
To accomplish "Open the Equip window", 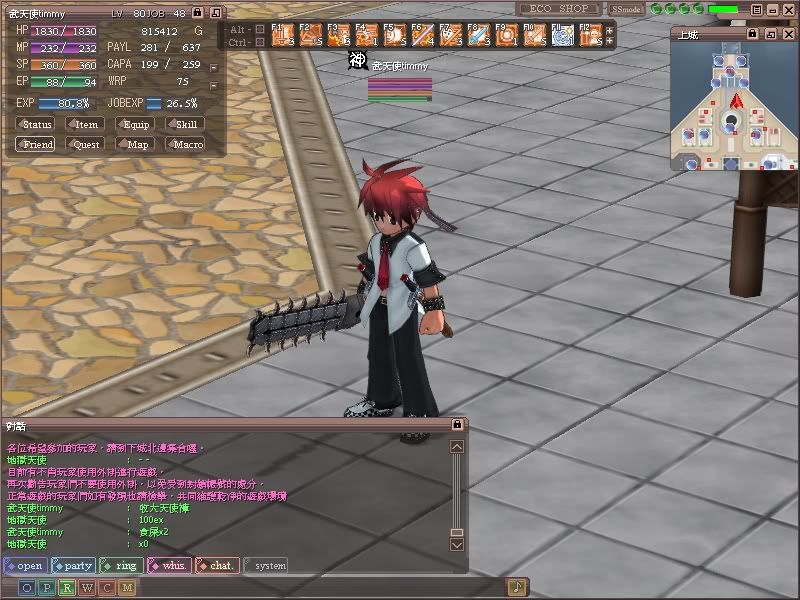I will (x=135, y=125).
